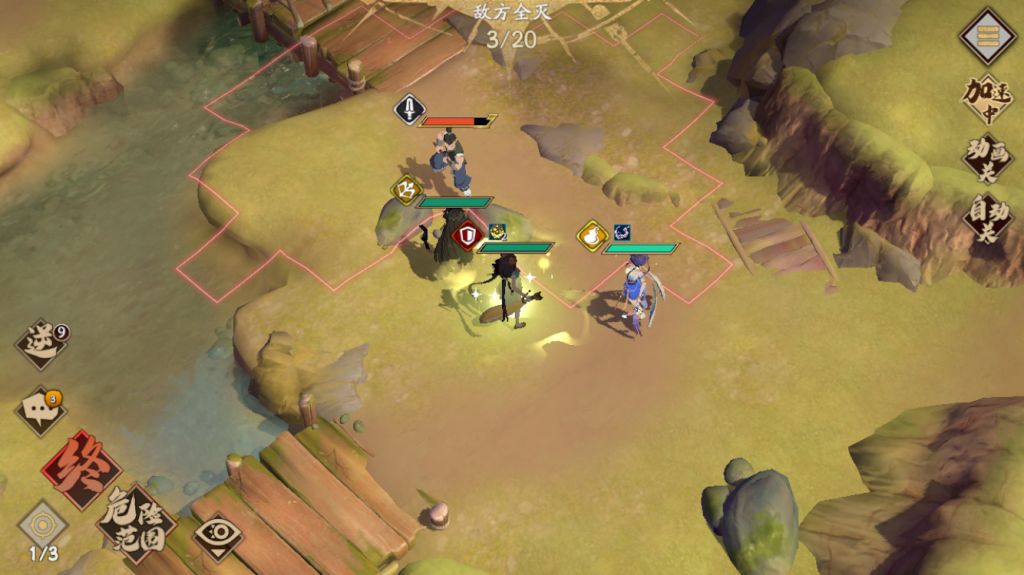Viewport: 1024px width, 575px height.
Task: End the turn with the red 终 button
Action: click(x=80, y=469)
